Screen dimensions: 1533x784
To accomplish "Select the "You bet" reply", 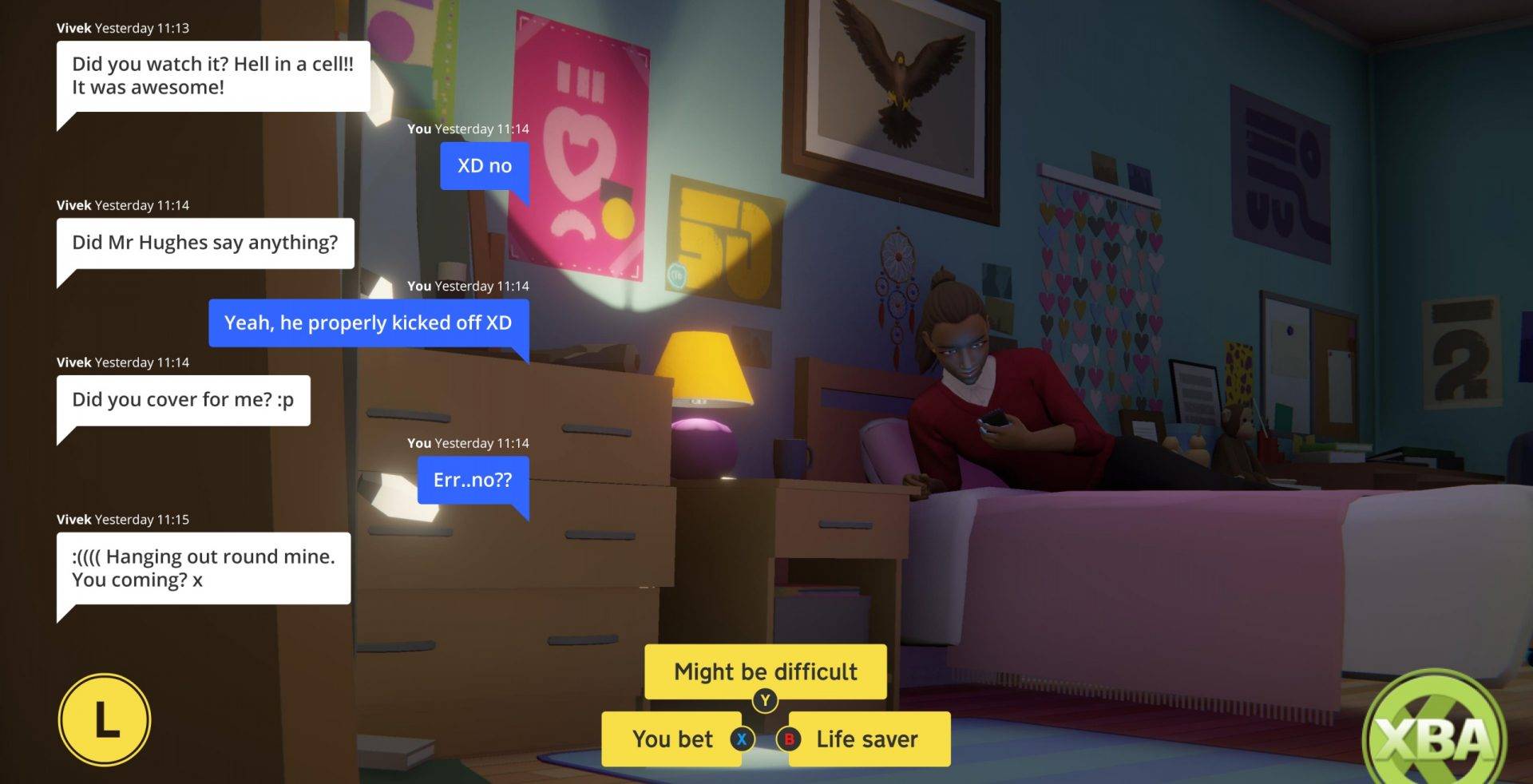I will pyautogui.click(x=672, y=739).
